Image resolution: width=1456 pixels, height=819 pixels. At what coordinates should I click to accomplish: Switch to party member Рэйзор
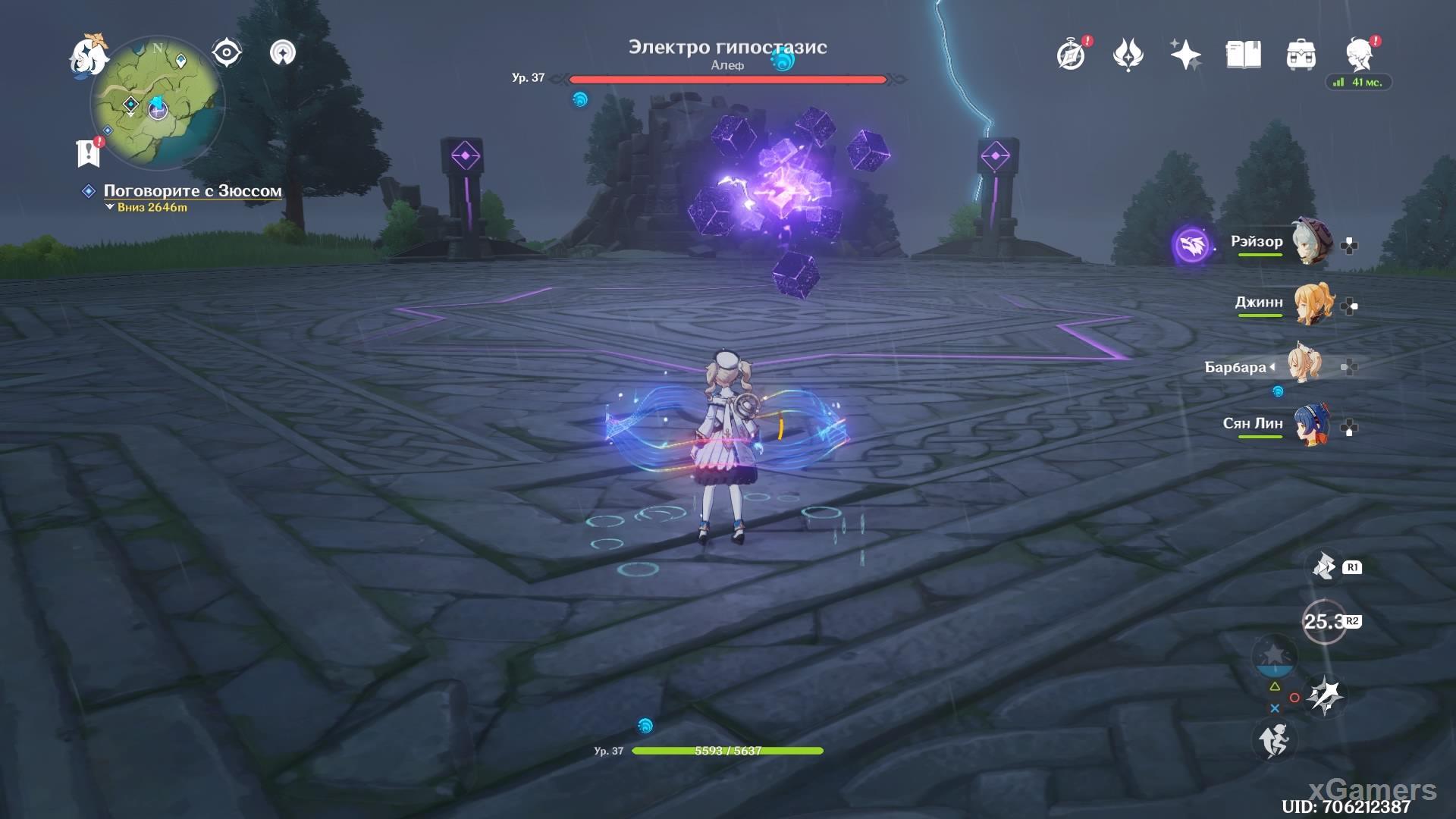click(1310, 243)
